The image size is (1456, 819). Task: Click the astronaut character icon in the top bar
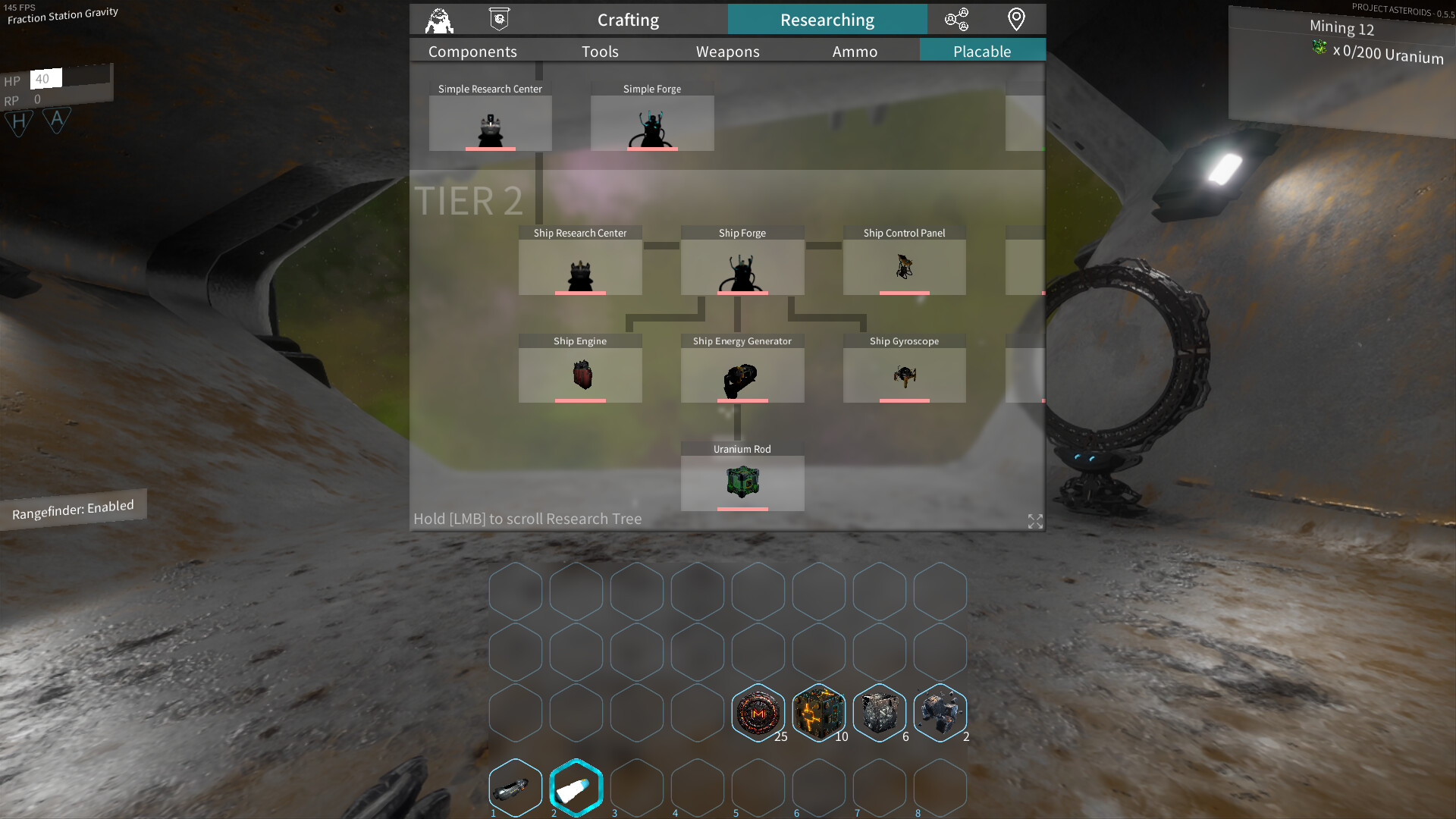438,19
